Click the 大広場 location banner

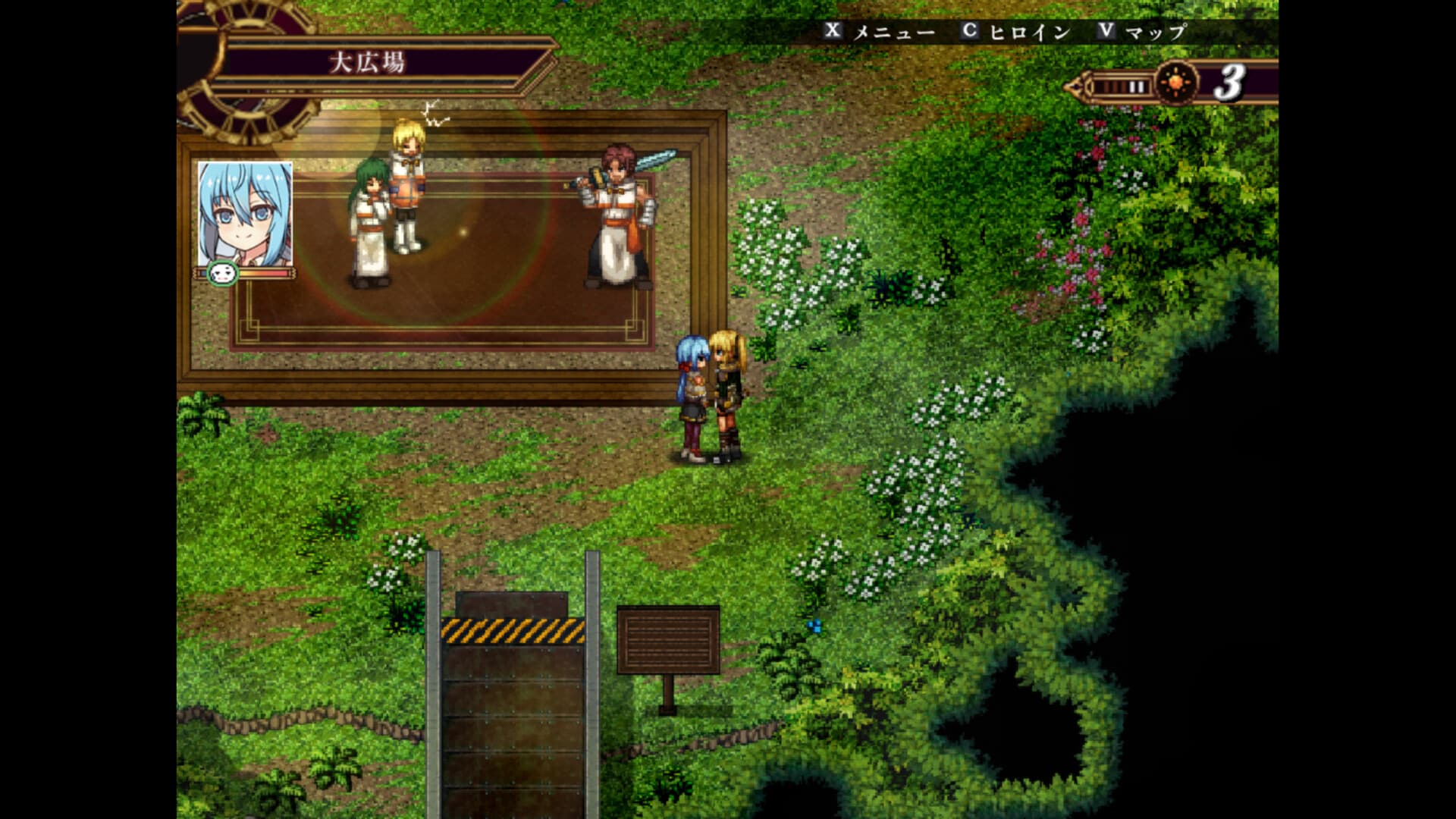pyautogui.click(x=369, y=62)
